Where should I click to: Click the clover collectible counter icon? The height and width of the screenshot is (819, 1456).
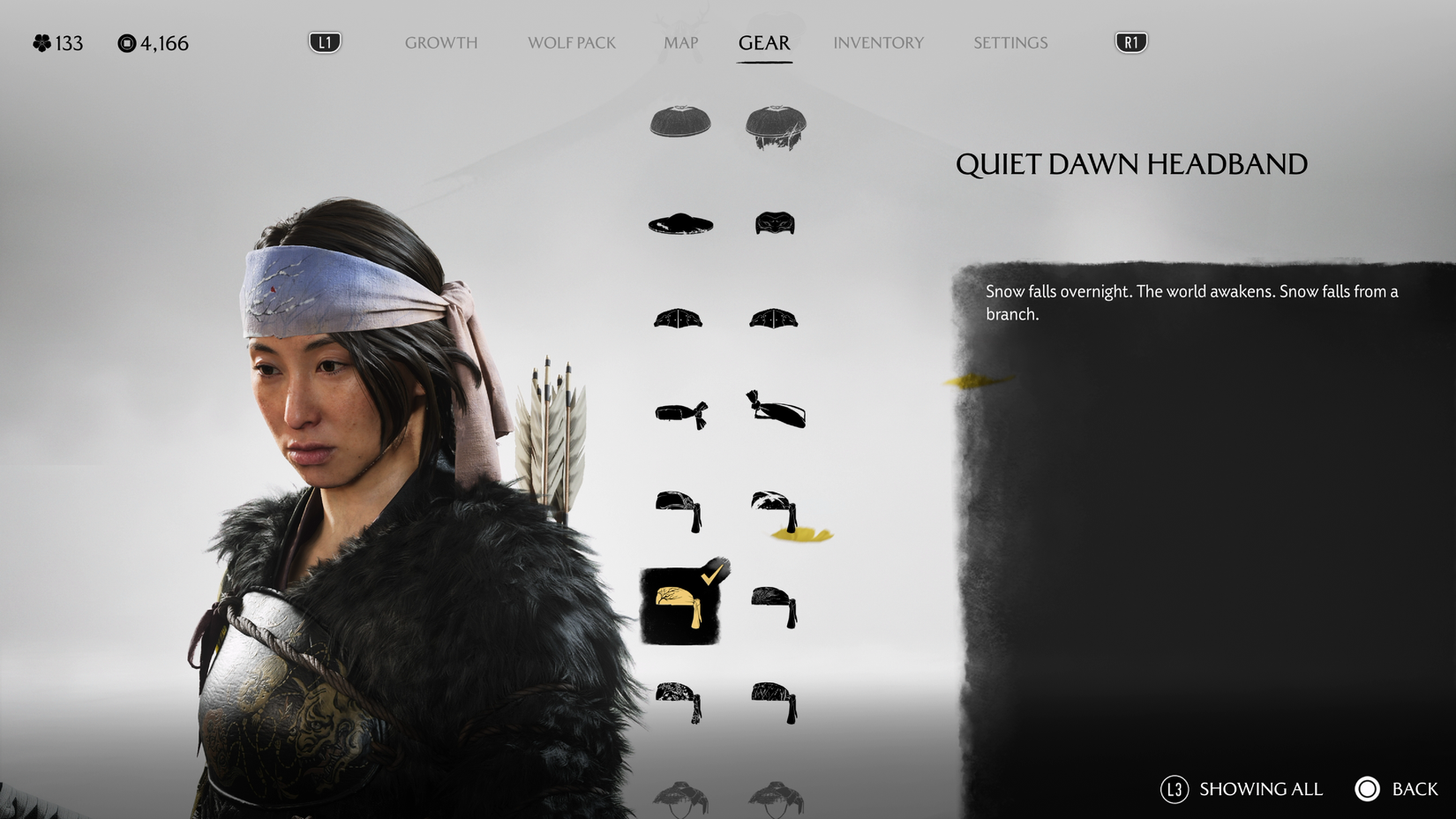point(41,41)
